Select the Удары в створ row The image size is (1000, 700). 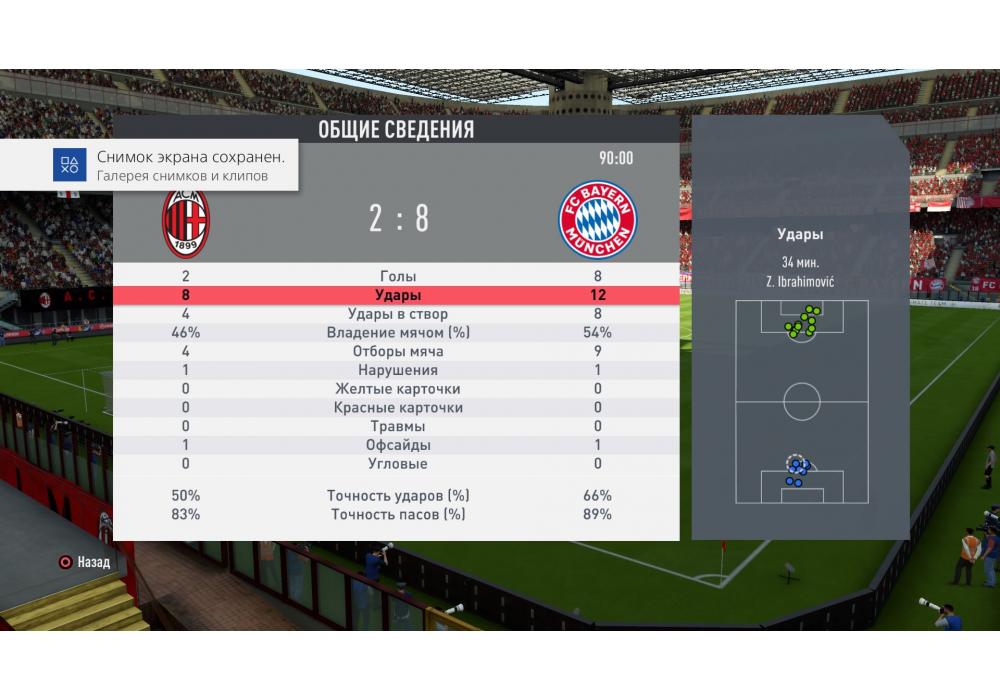coord(398,314)
